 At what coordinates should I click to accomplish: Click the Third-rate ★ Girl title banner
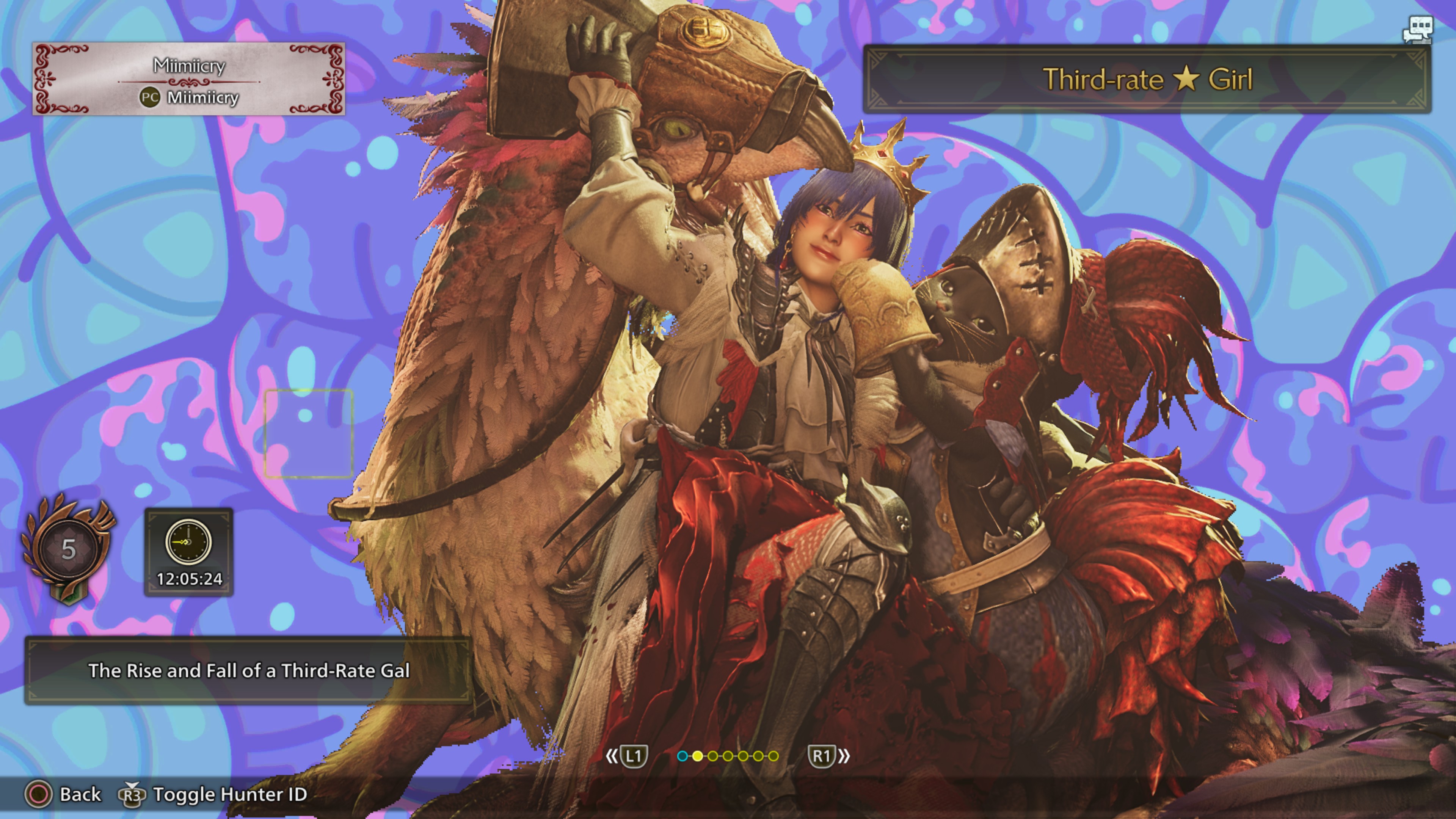1147,79
